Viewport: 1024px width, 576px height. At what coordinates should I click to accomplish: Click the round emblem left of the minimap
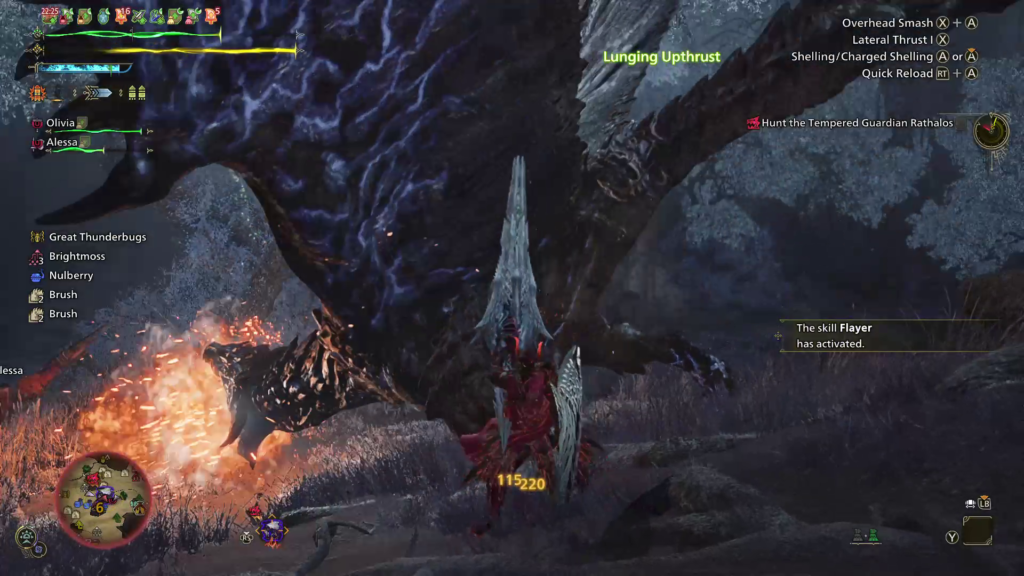coord(26,535)
